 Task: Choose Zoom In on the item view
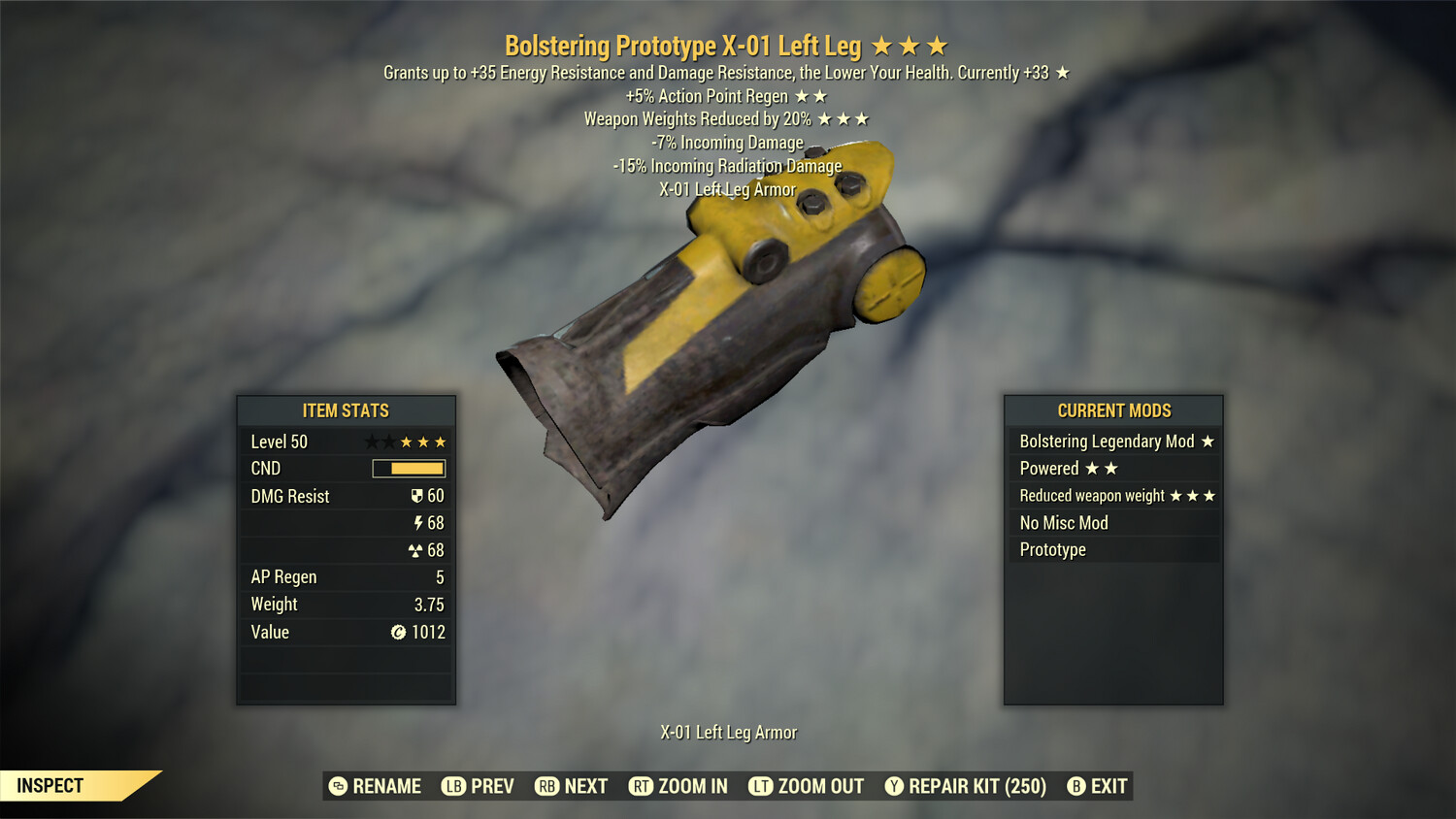tap(678, 786)
